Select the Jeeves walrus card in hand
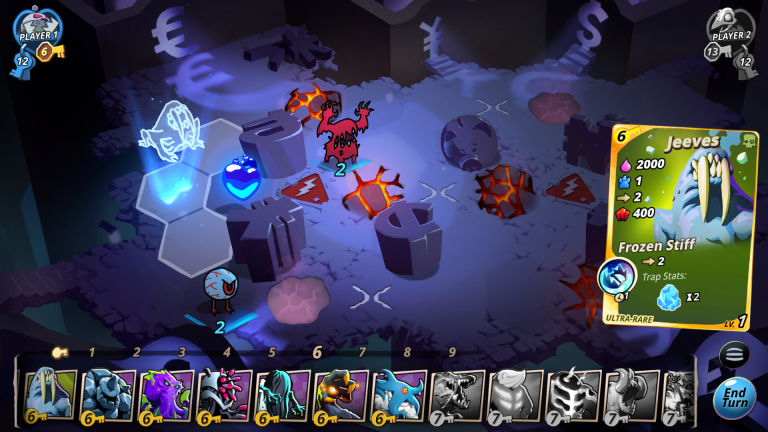The height and width of the screenshot is (432, 768). point(48,394)
